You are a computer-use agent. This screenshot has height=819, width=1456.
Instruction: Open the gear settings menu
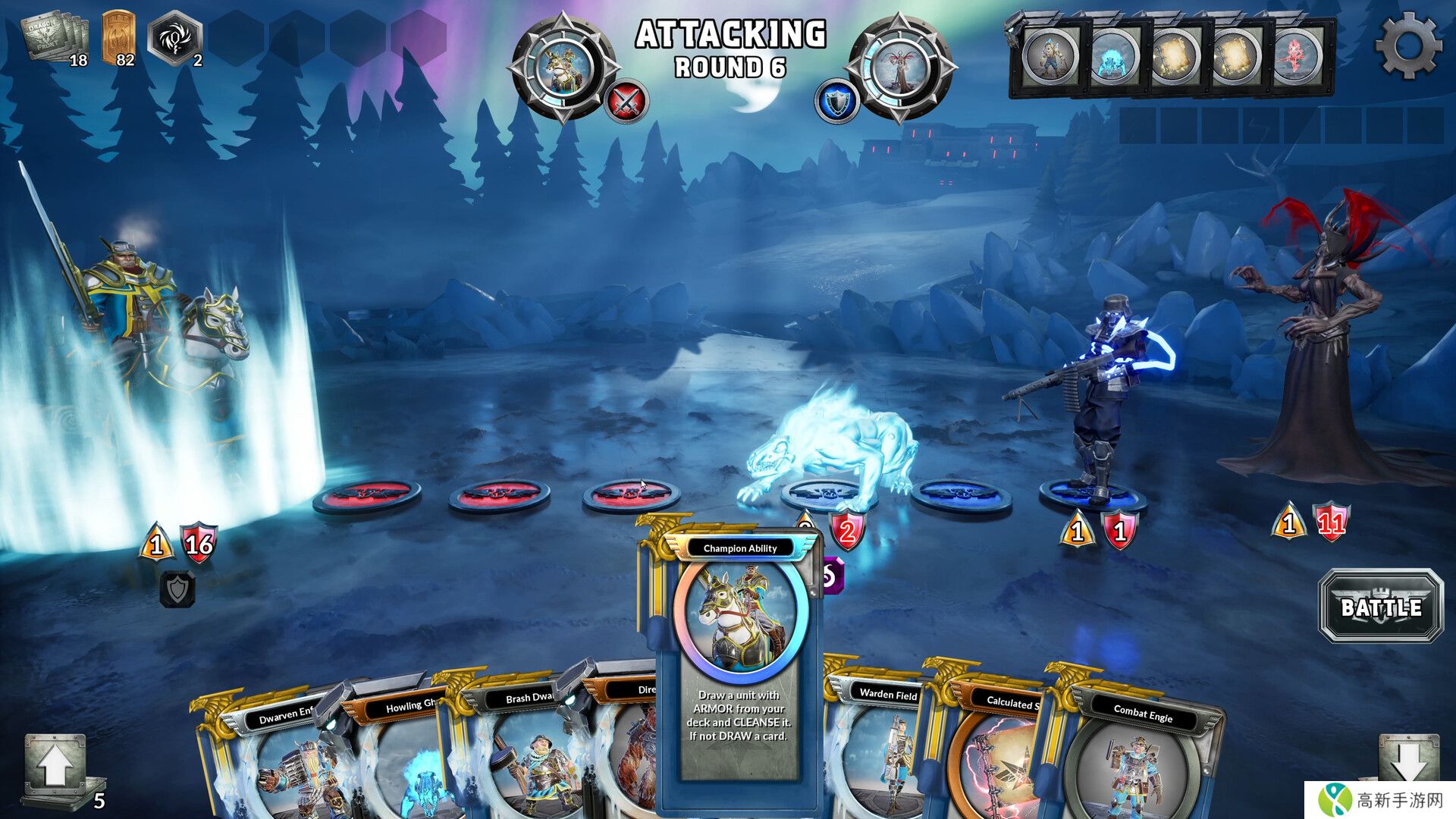click(1408, 45)
